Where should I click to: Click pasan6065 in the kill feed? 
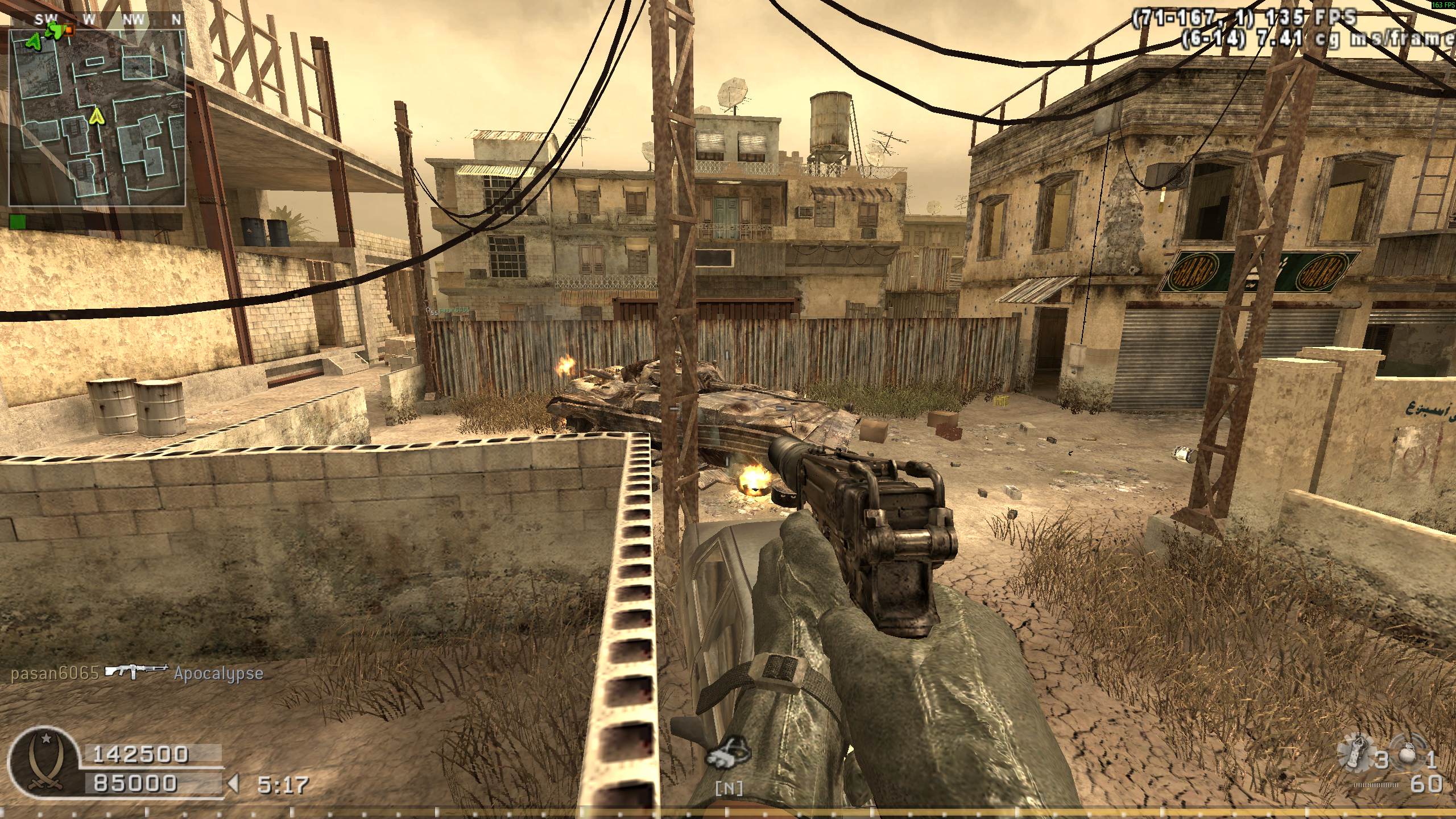[55, 673]
